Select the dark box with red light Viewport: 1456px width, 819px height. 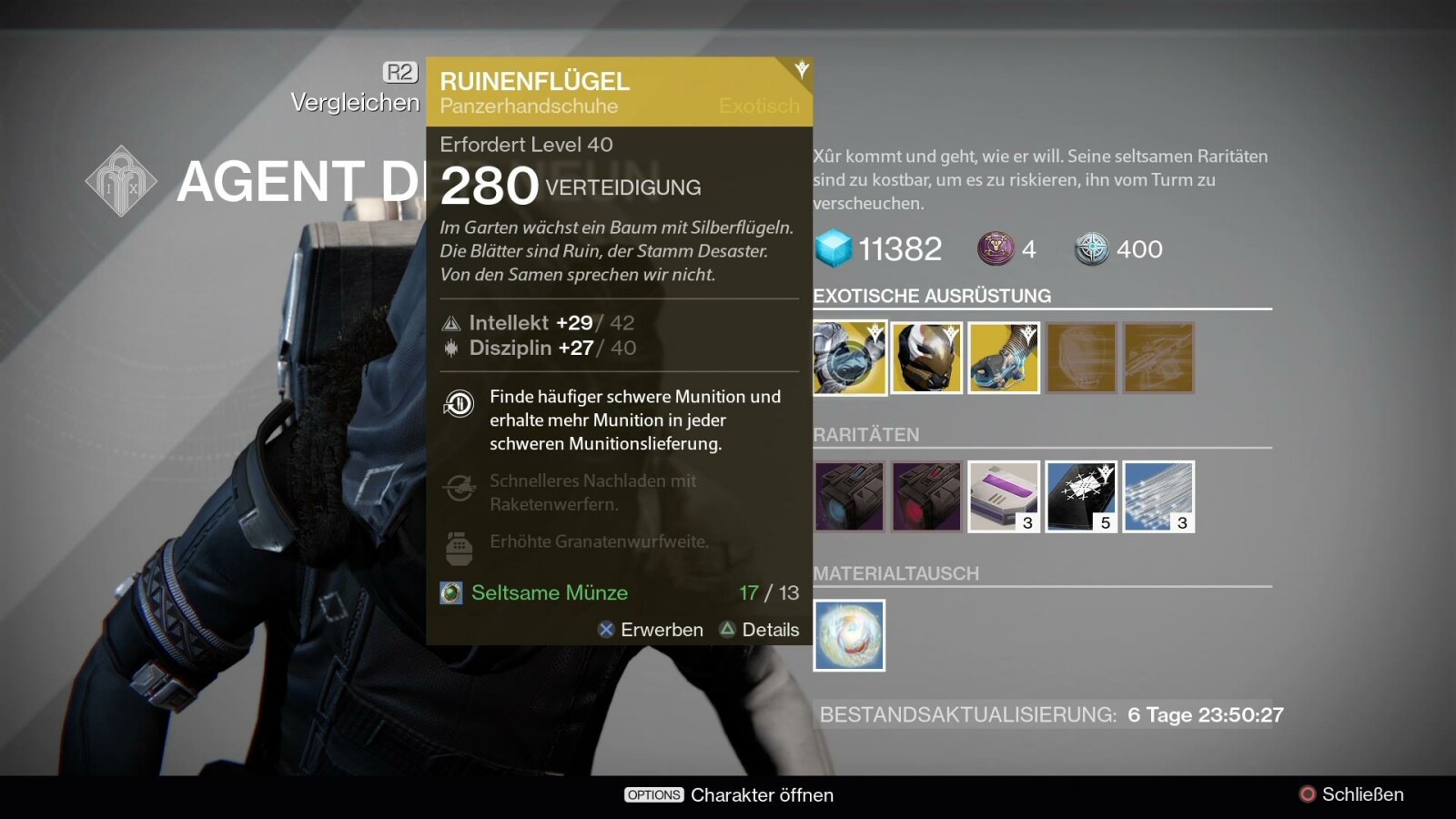[x=926, y=497]
